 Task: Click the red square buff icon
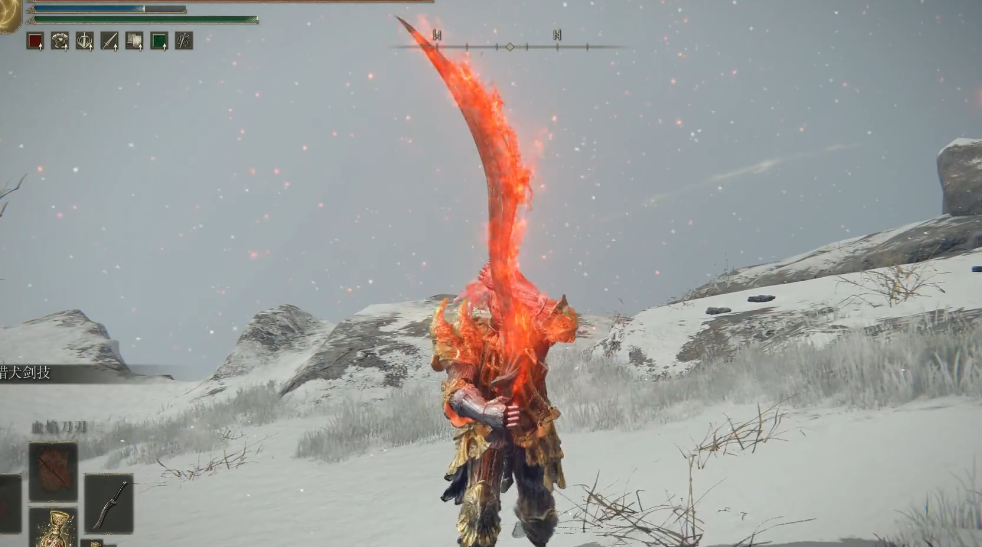tap(35, 41)
